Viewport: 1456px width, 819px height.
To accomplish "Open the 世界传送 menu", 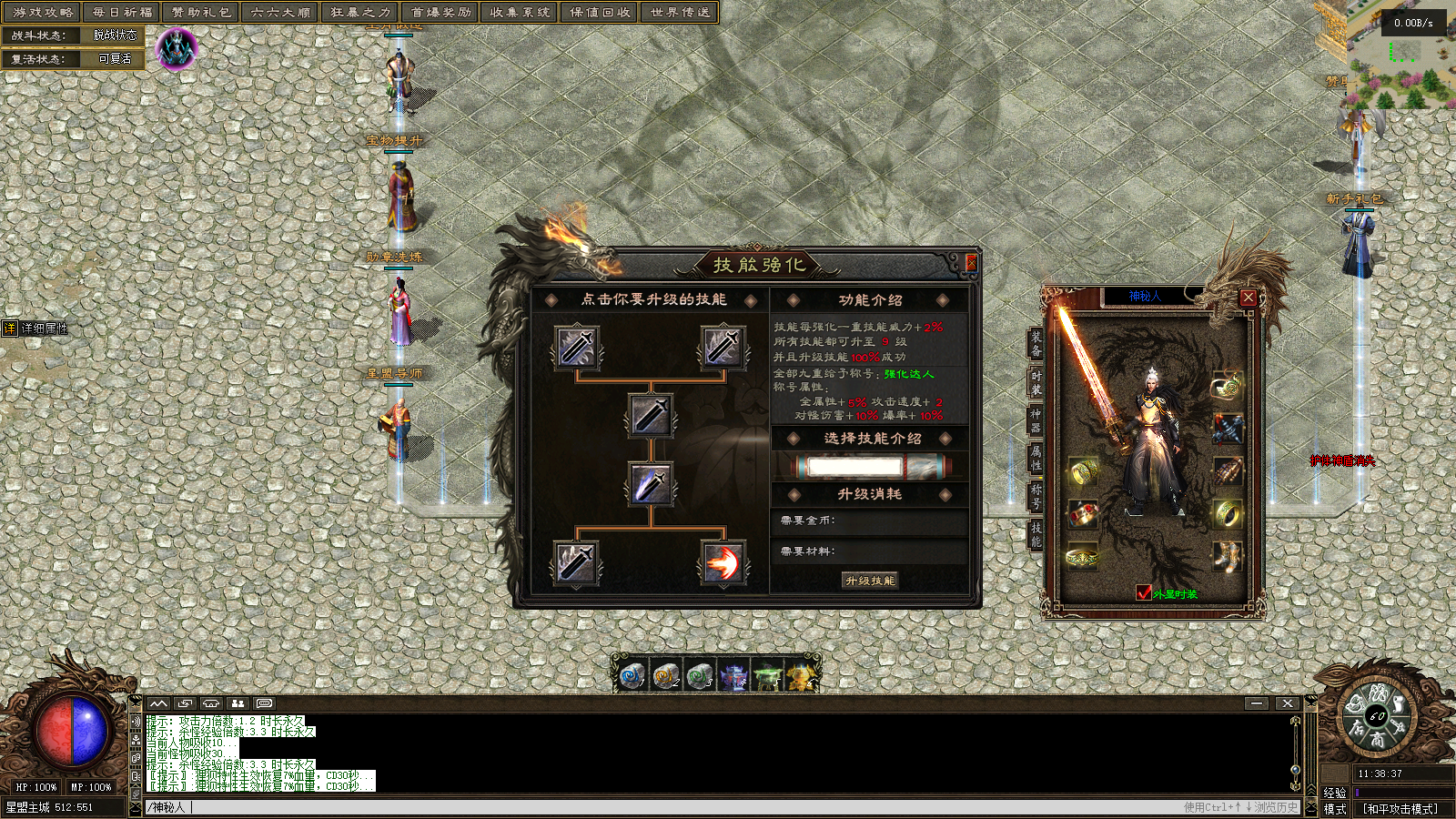I will pos(680,13).
